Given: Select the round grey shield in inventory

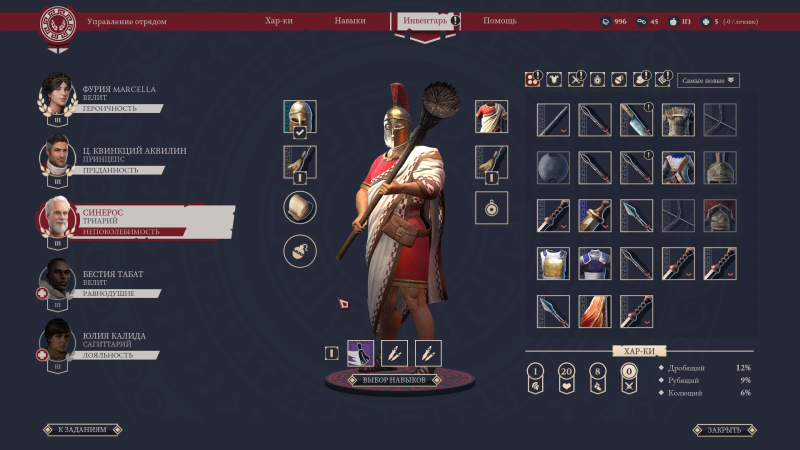Looking at the screenshot, I should (553, 167).
